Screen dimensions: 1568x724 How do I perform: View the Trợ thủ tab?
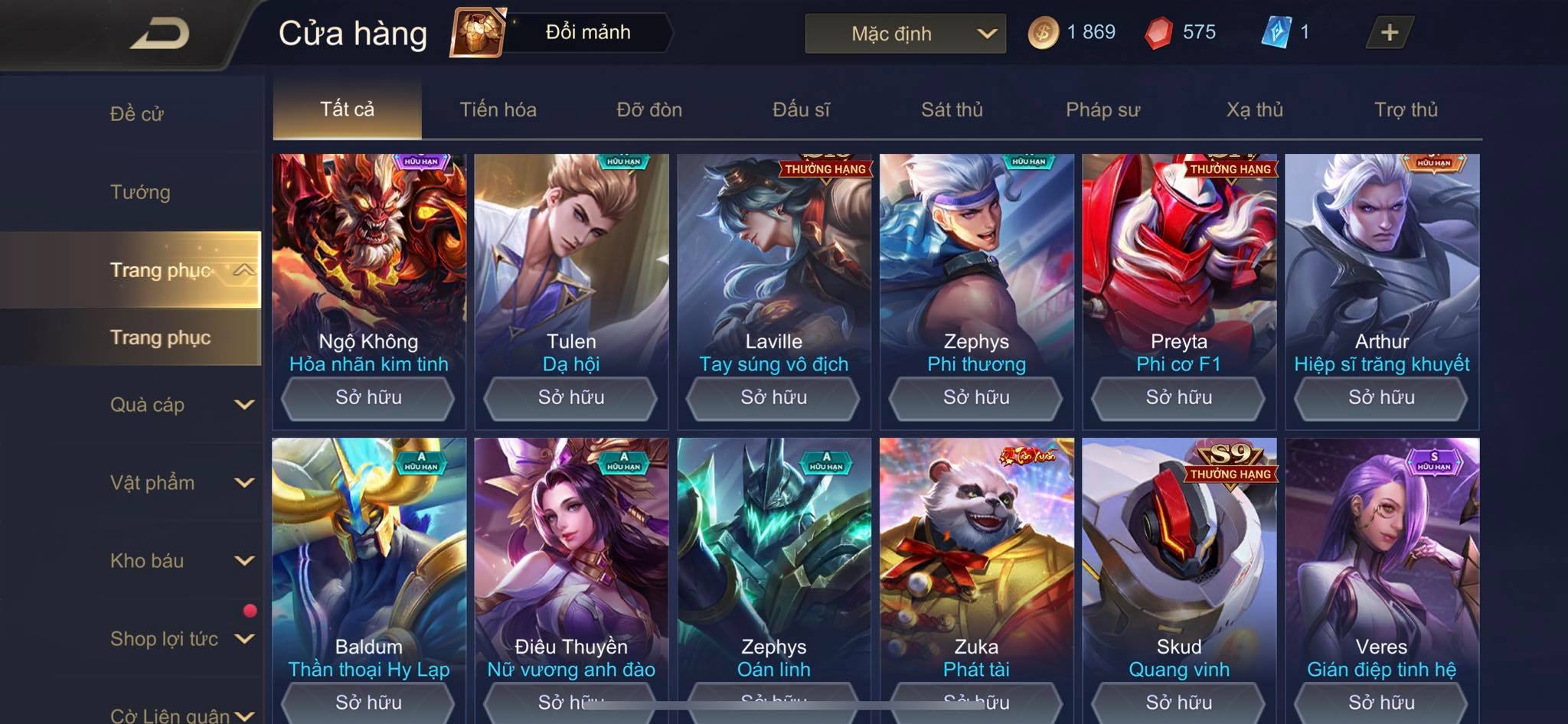(1406, 109)
